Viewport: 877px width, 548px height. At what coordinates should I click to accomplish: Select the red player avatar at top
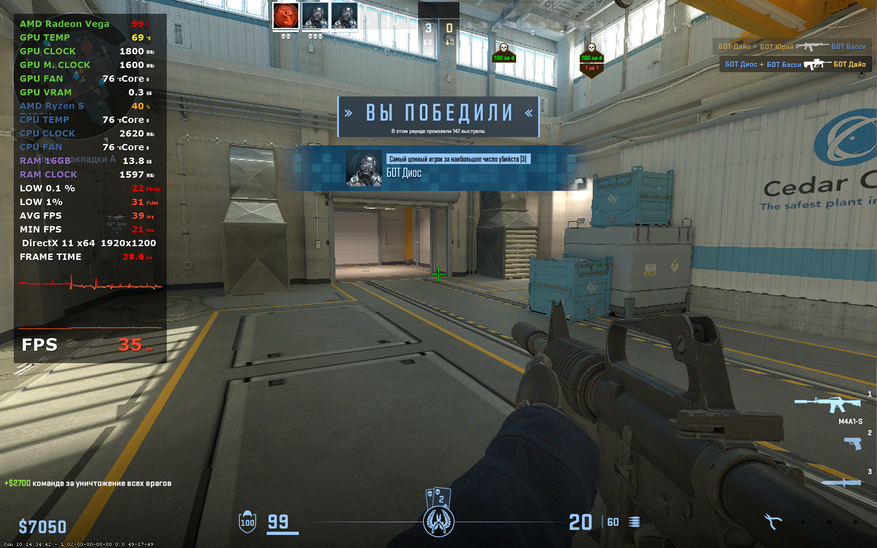(287, 16)
